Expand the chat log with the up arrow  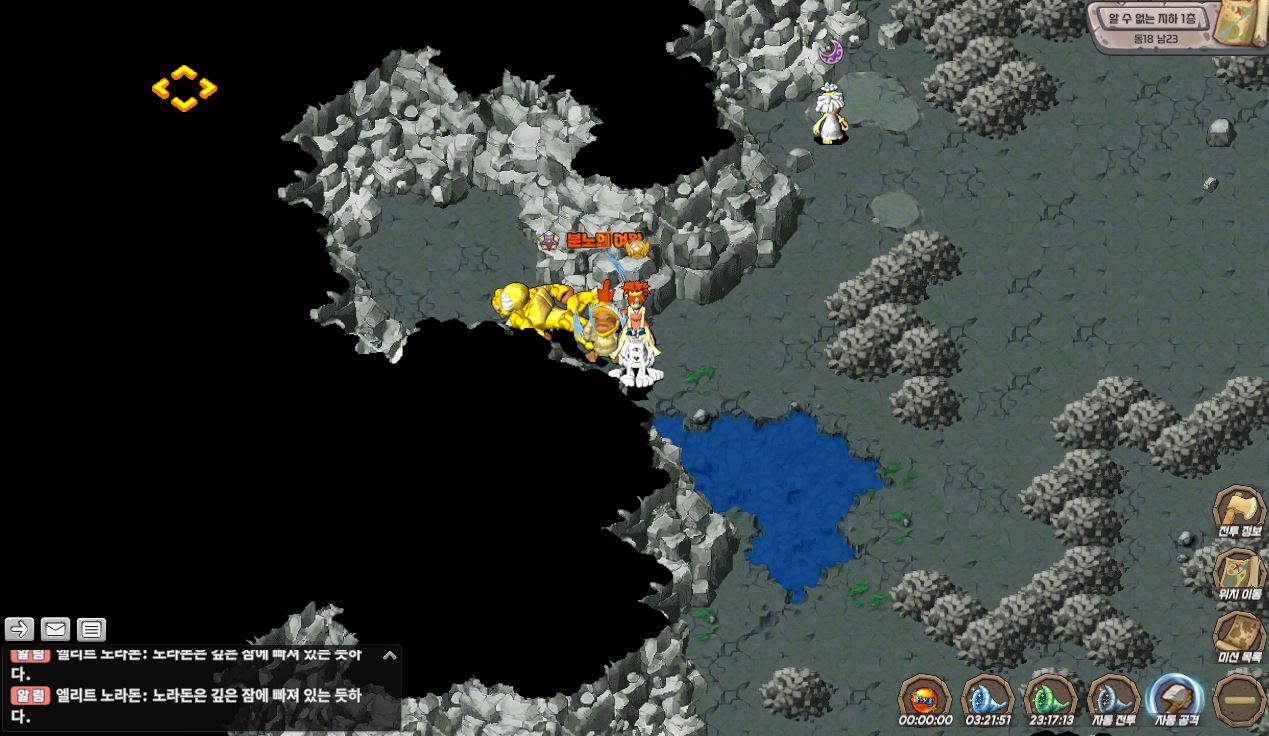coord(390,656)
